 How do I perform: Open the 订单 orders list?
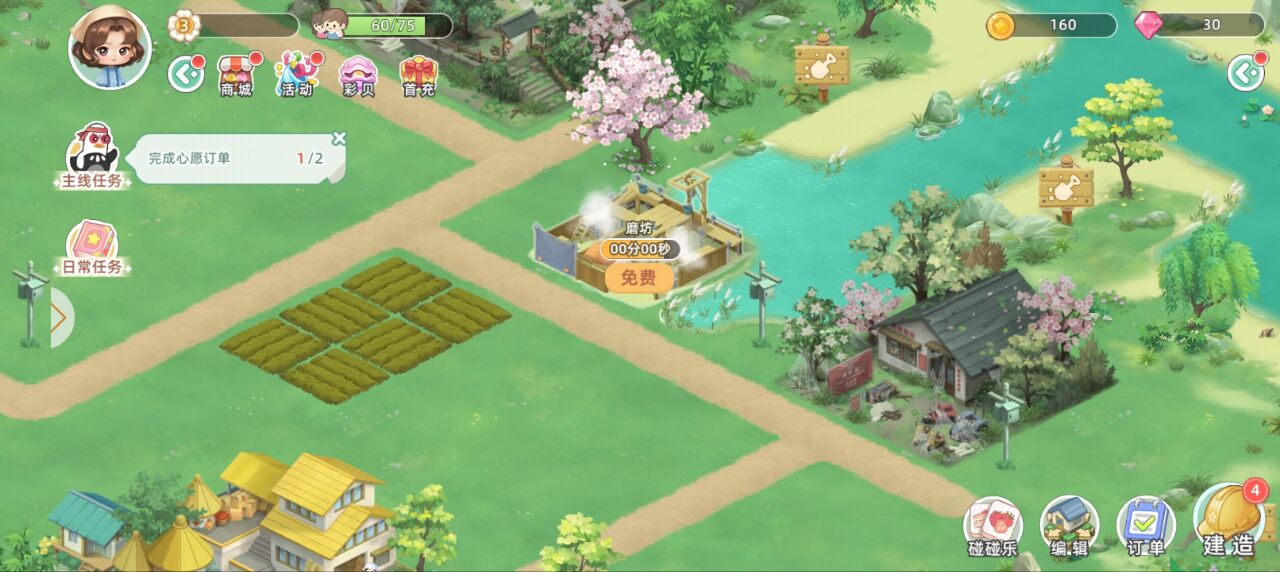pos(1146,526)
